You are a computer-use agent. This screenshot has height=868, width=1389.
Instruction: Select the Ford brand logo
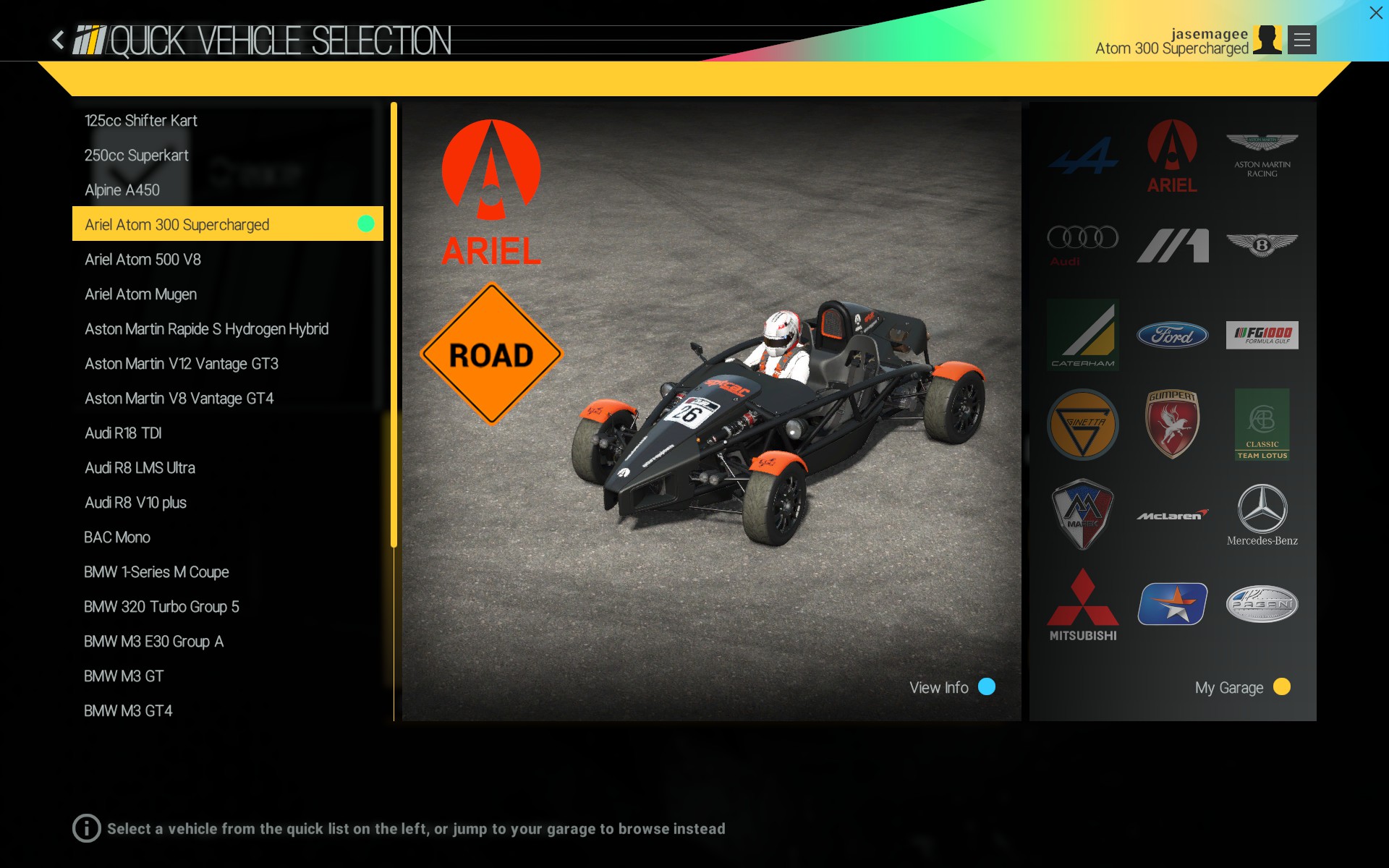1172,335
